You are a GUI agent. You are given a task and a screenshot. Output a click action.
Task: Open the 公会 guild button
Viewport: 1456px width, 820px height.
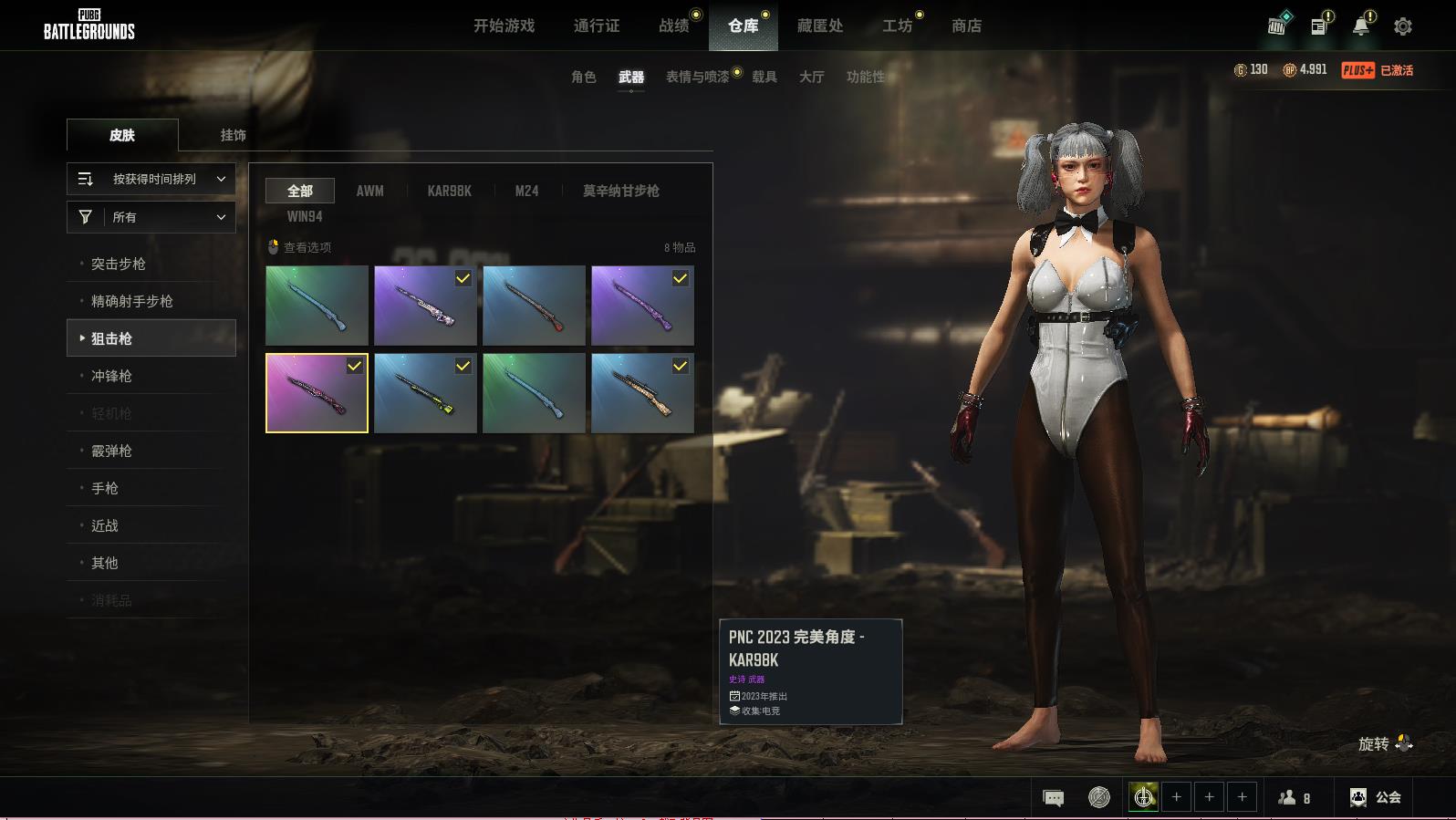(1375, 797)
